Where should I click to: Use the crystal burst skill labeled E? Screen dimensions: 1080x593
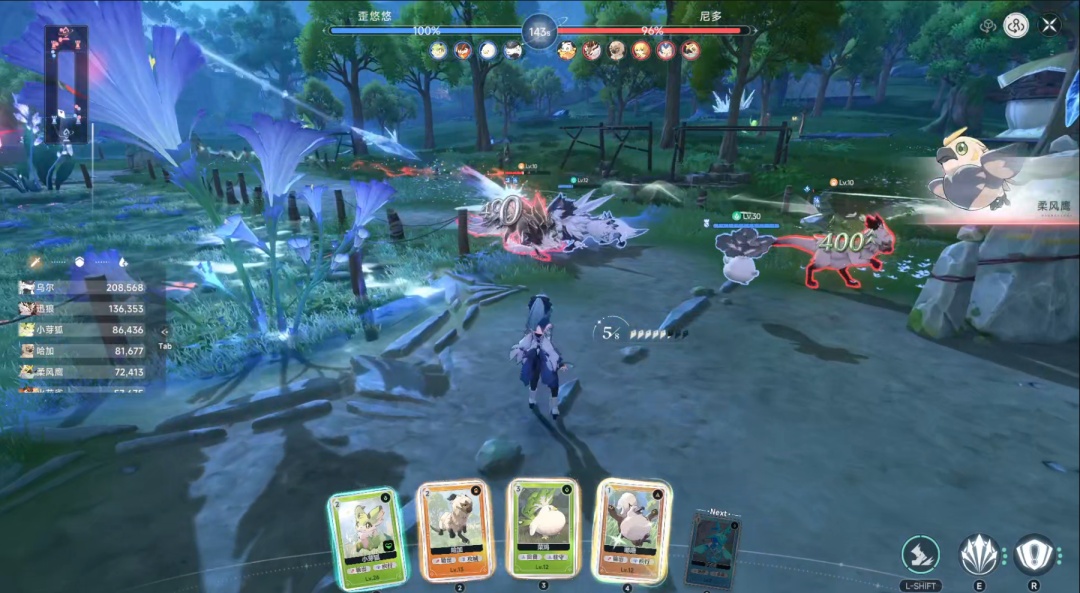click(x=979, y=555)
